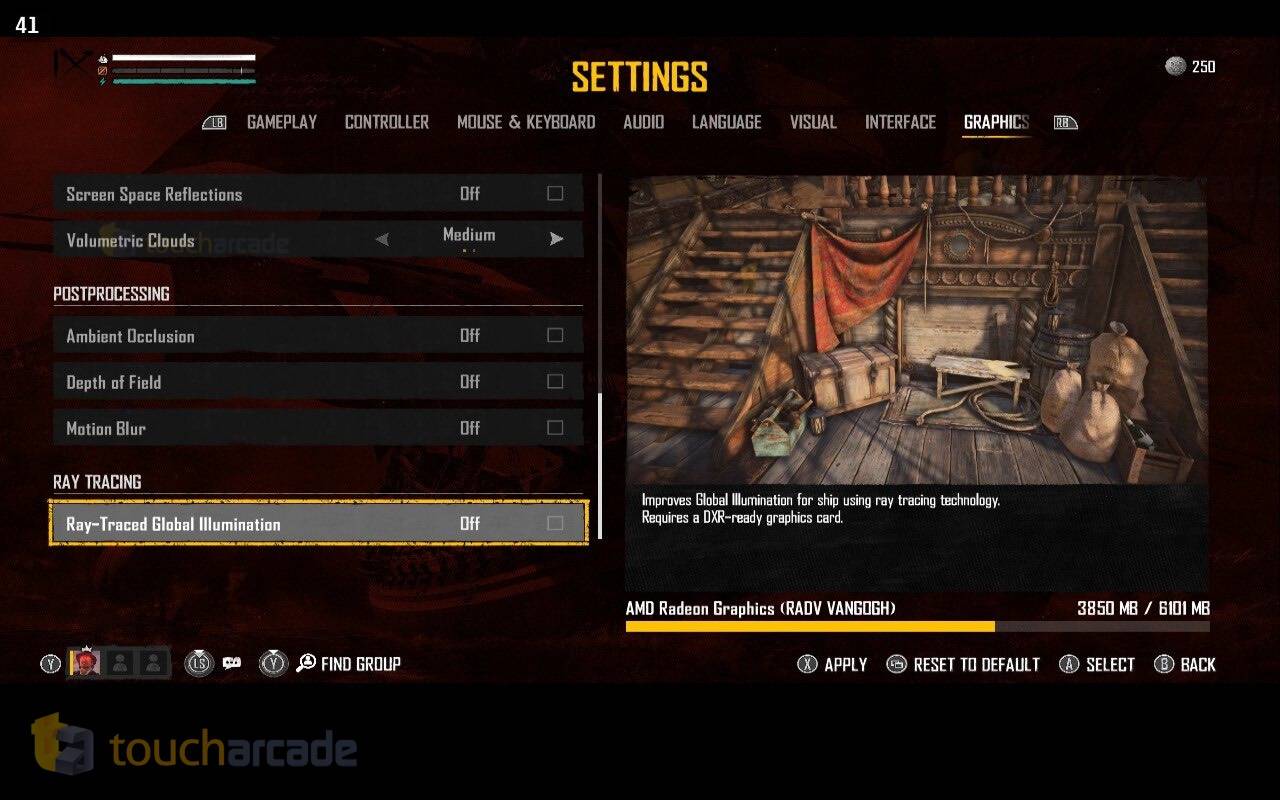Turn on the Depth of Field checkbox
This screenshot has height=800, width=1280.
pos(555,382)
